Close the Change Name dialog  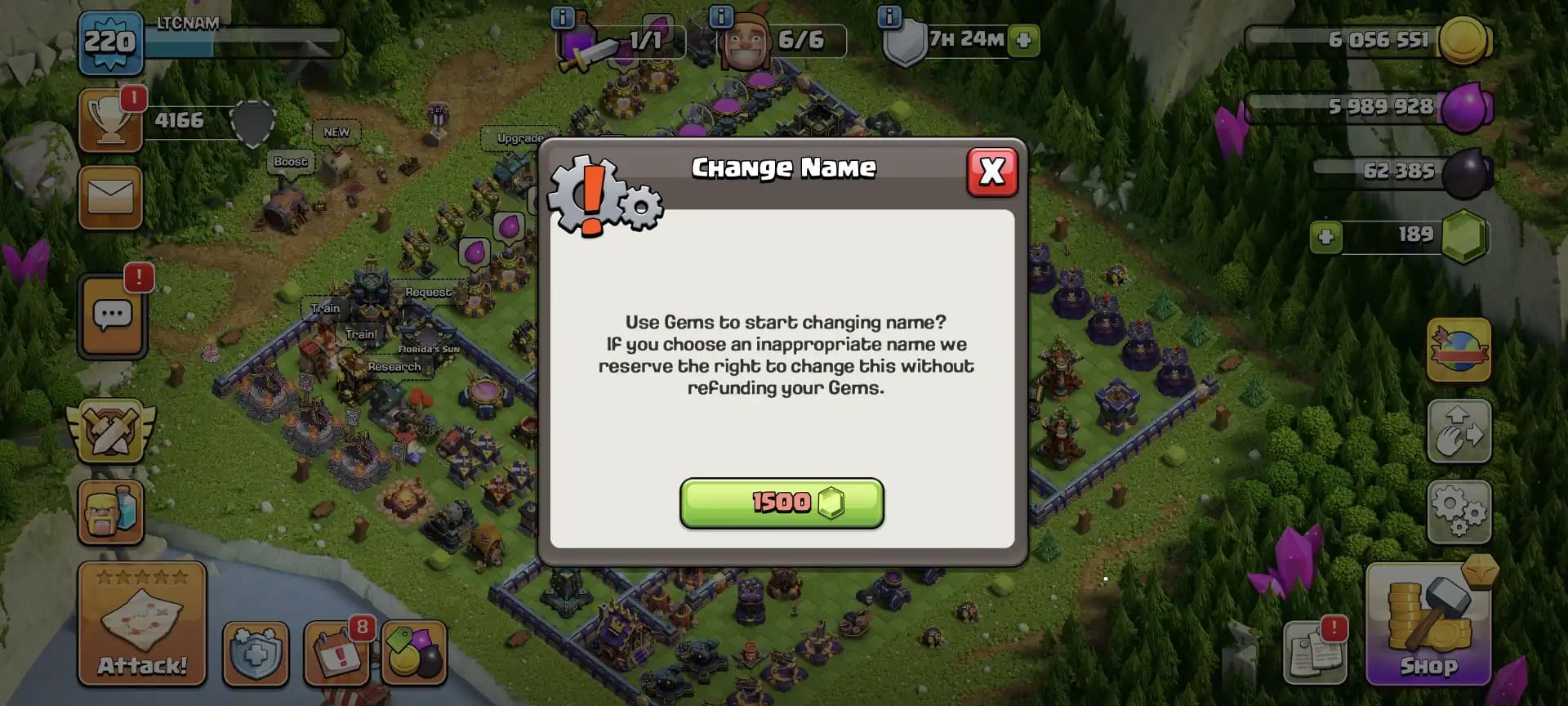pyautogui.click(x=991, y=172)
